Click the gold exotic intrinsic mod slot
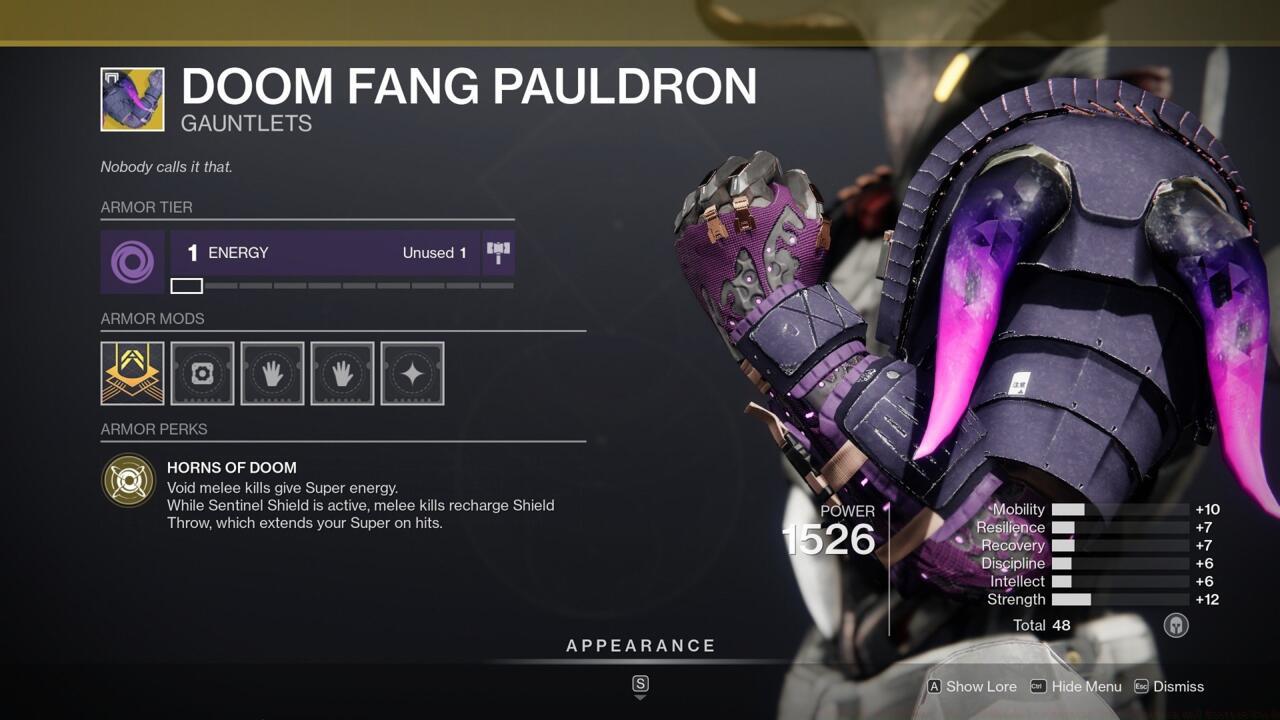 131,373
